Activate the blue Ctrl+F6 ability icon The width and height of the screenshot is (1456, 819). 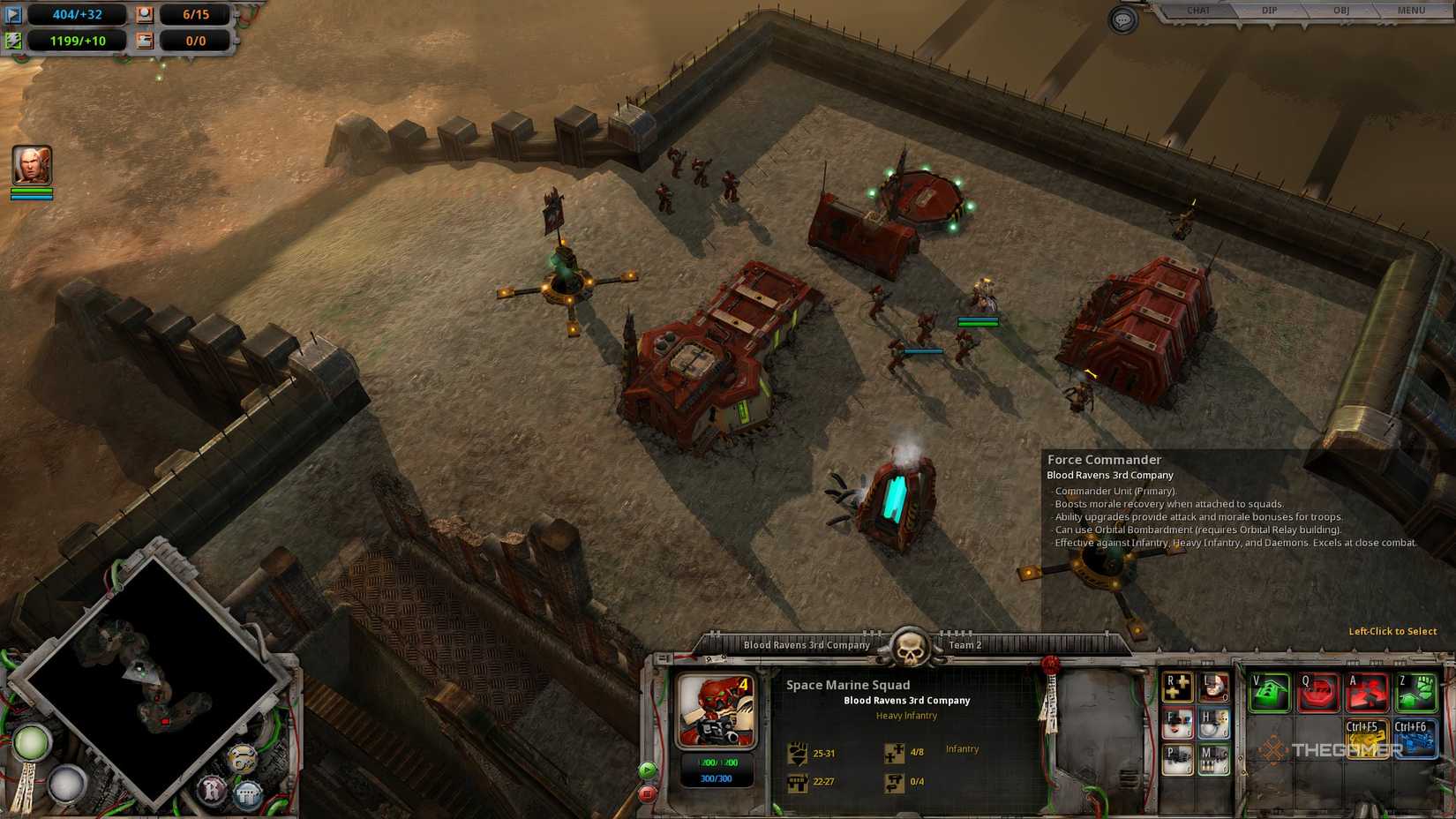coord(1416,740)
